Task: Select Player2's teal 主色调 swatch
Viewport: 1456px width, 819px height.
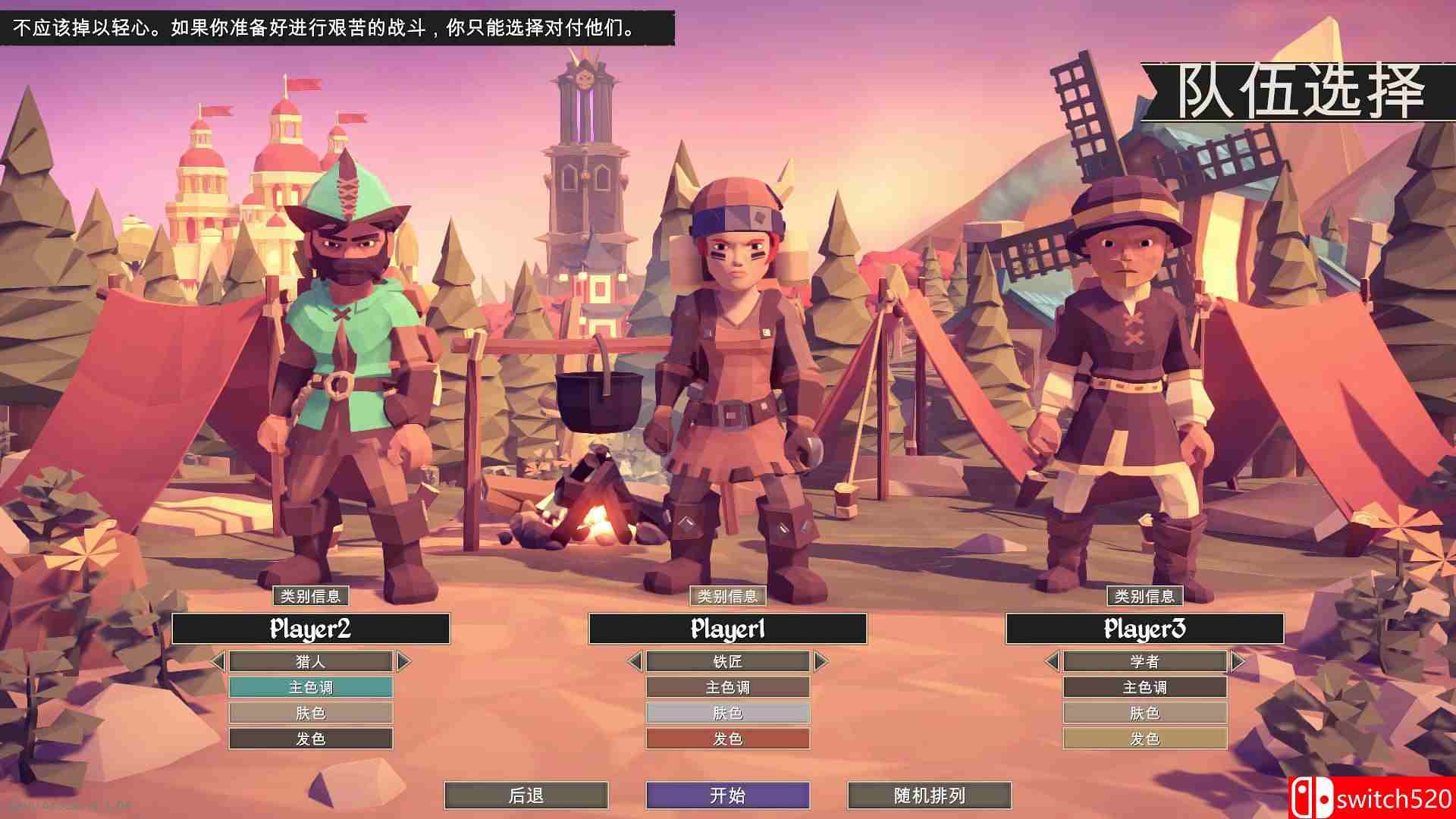Action: tap(310, 687)
